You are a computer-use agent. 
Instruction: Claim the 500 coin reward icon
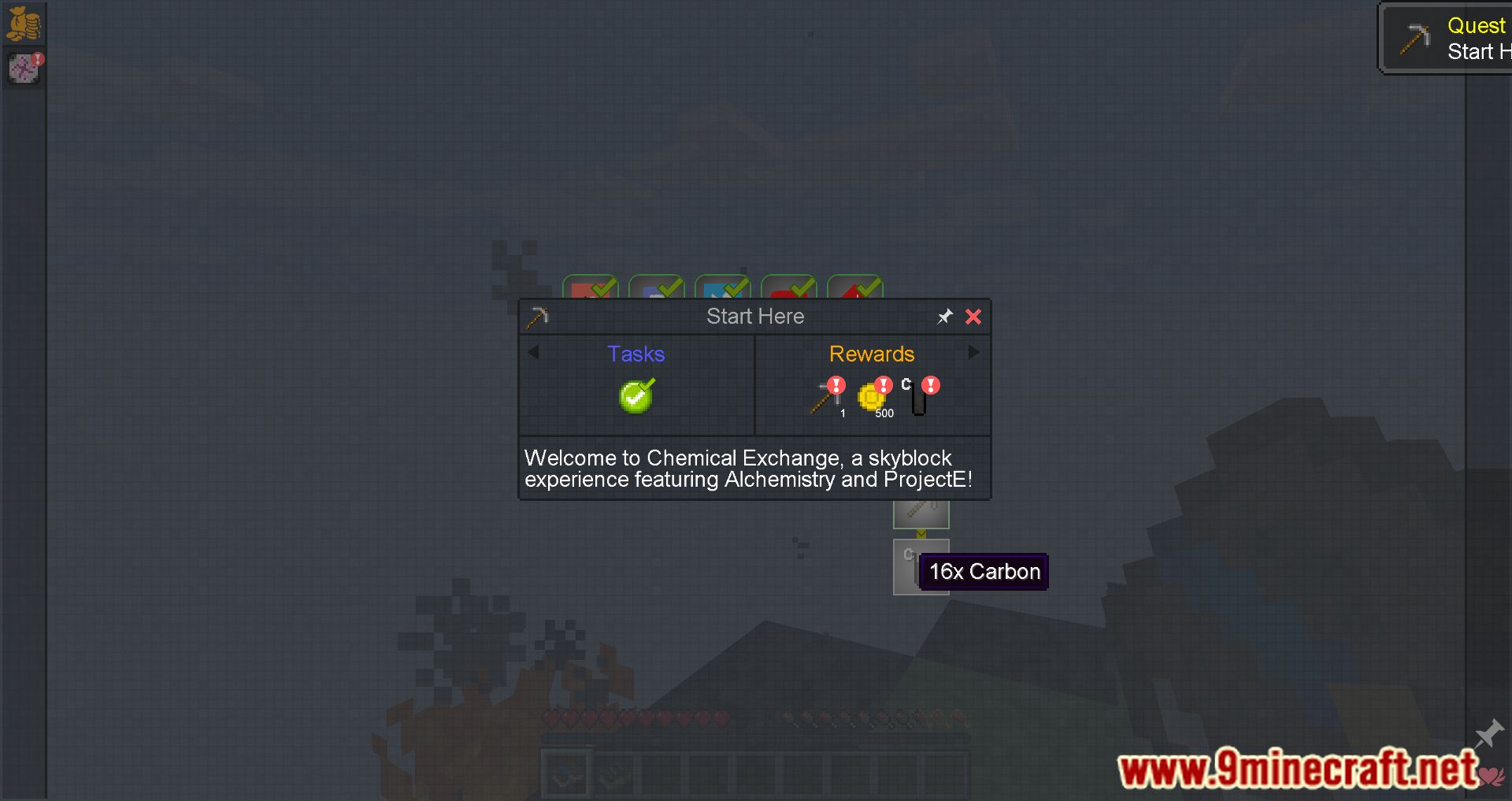[873, 398]
